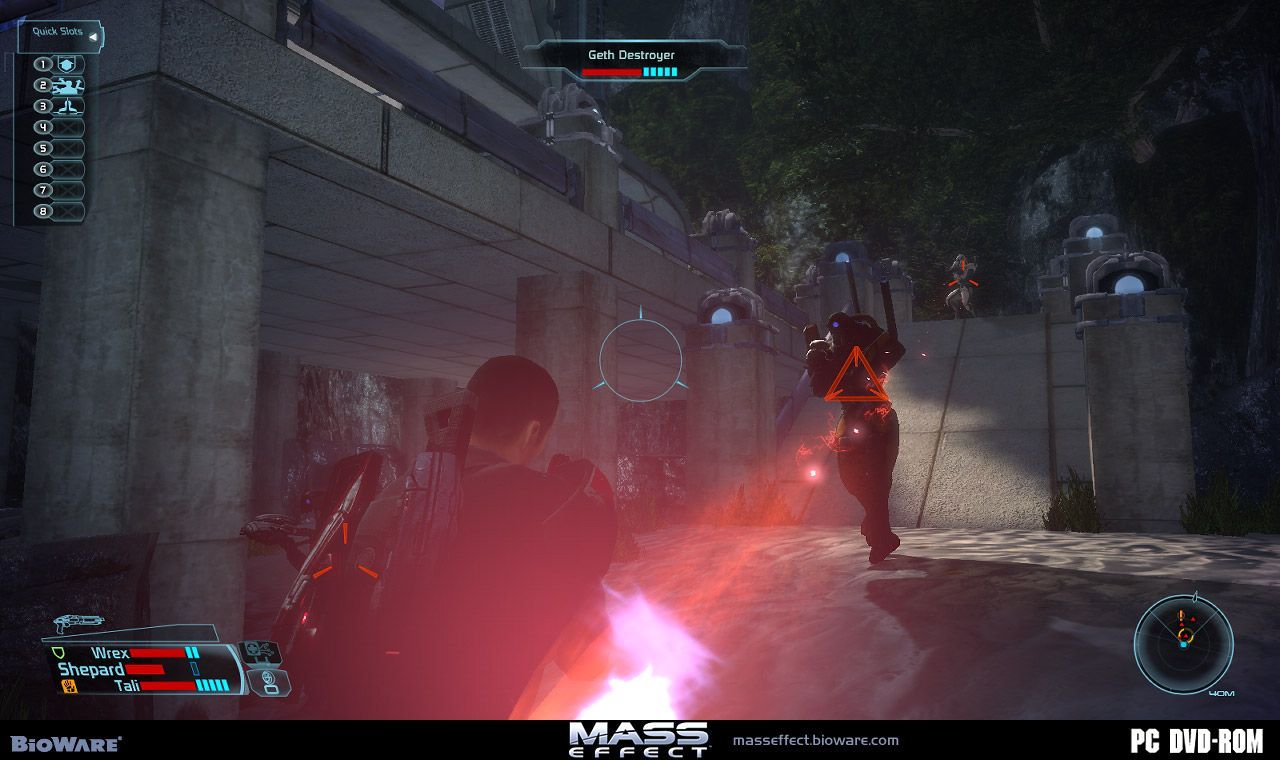The width and height of the screenshot is (1280, 760).
Task: Click the yellow shield icon next to Wrex
Action: pyautogui.click(x=57, y=653)
